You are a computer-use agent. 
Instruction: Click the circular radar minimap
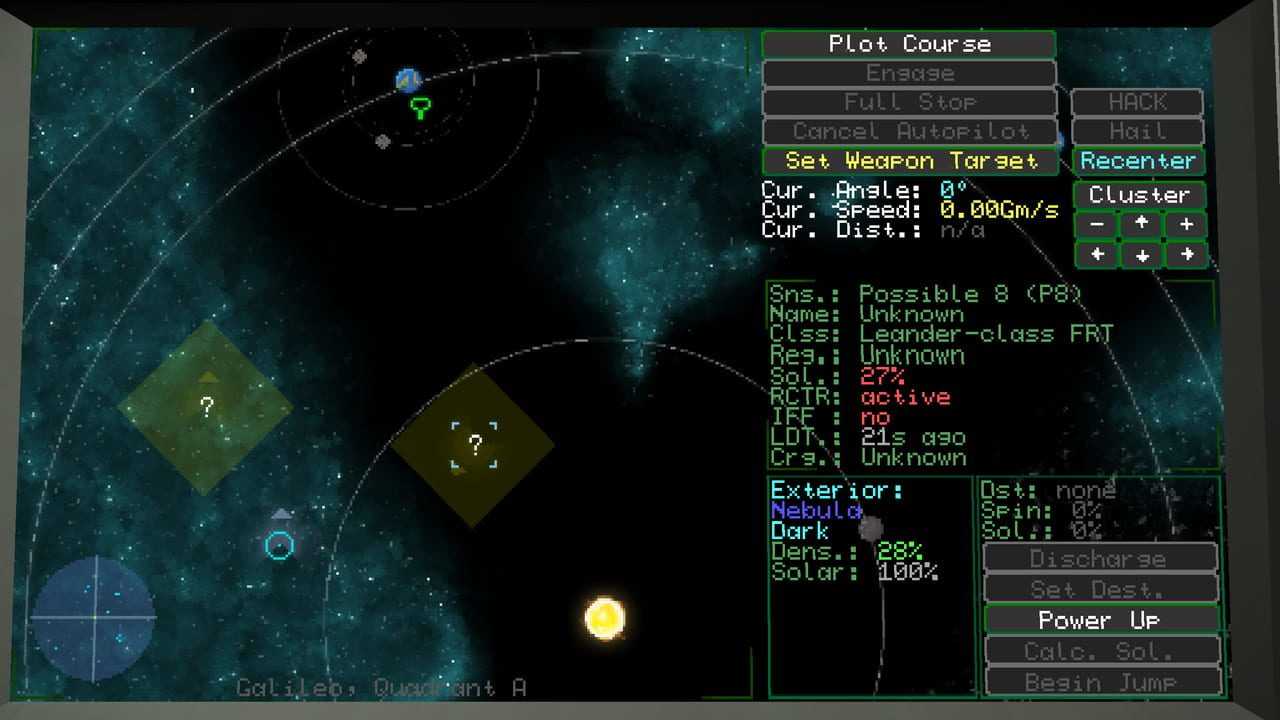click(x=93, y=618)
